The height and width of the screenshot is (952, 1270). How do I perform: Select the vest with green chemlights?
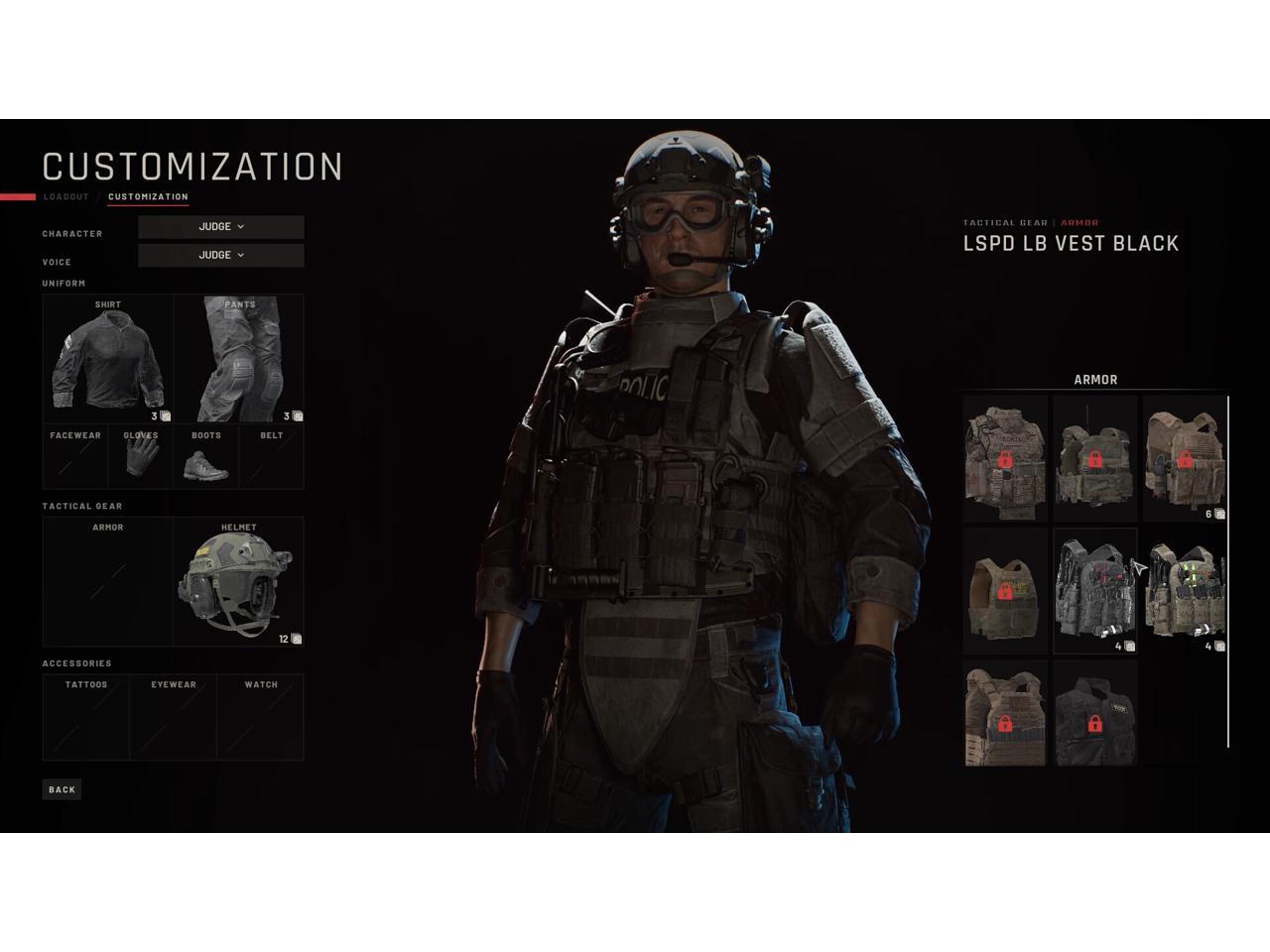(1184, 591)
